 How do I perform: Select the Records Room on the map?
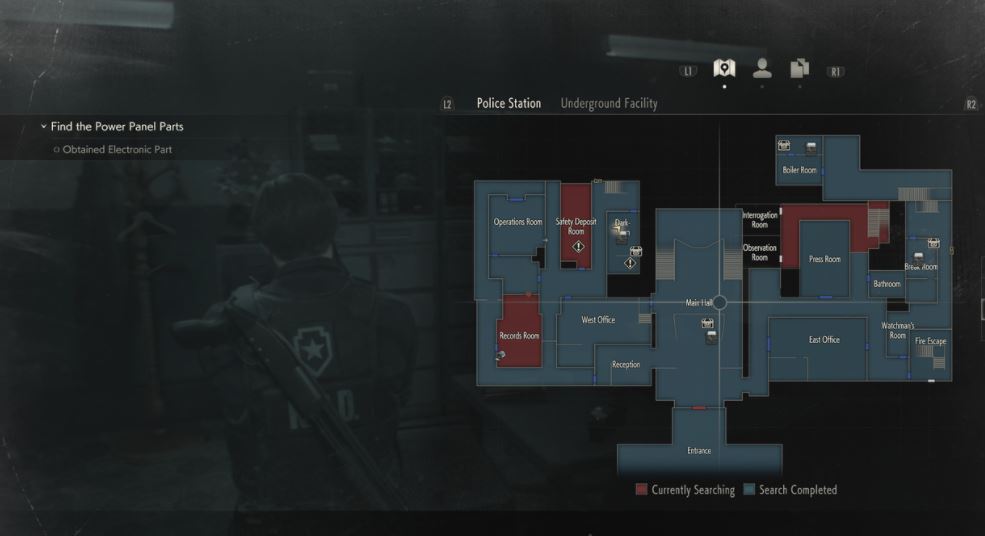pyautogui.click(x=518, y=335)
